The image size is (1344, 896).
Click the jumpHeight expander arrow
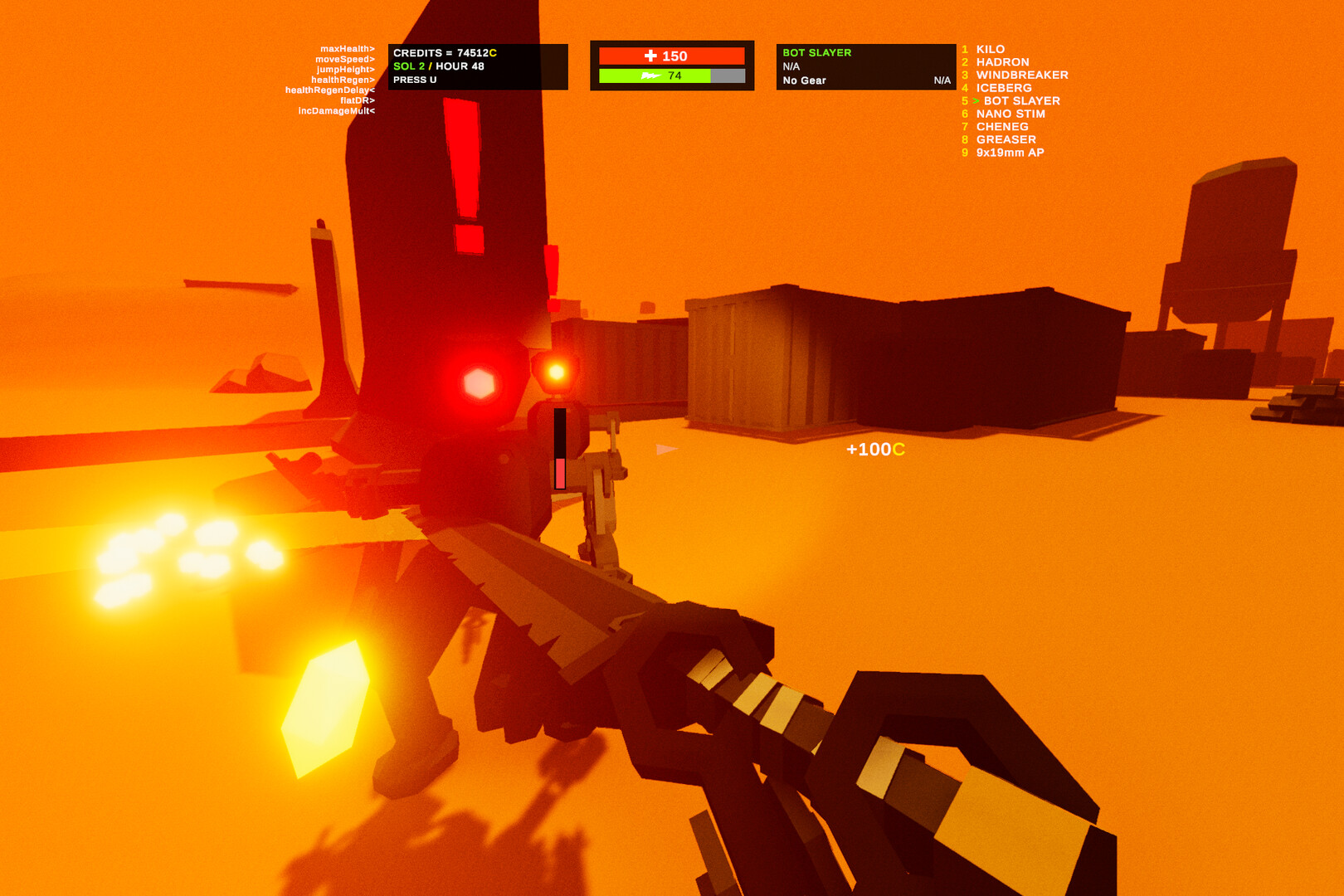point(373,71)
